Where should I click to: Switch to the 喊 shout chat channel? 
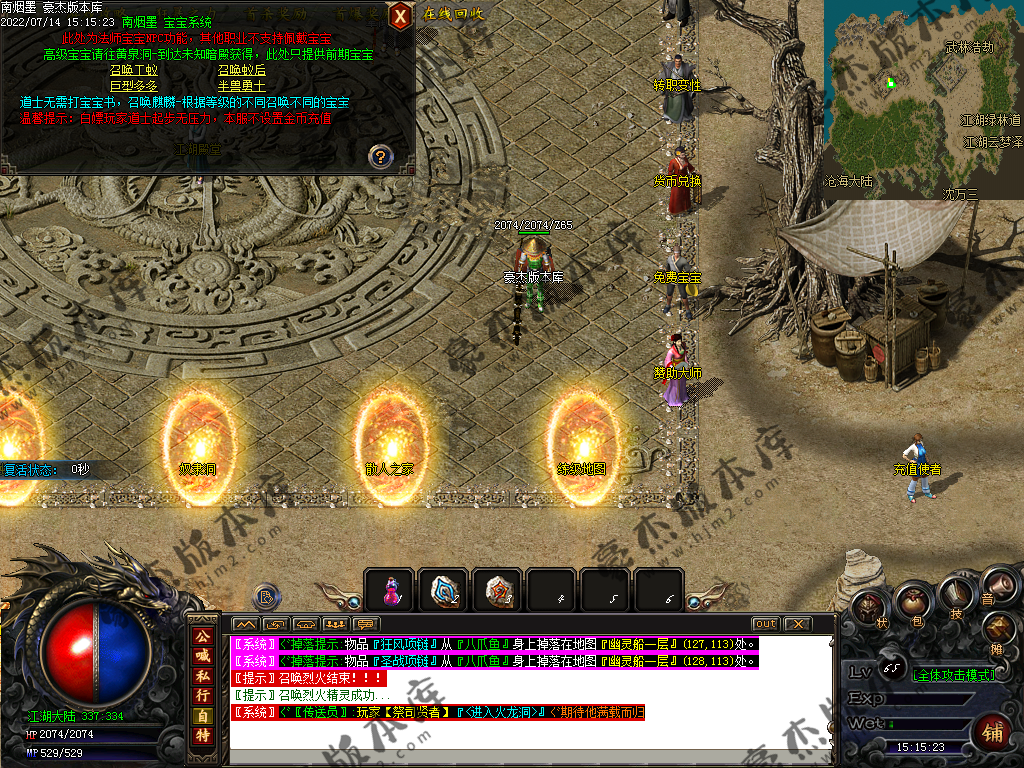click(x=203, y=656)
